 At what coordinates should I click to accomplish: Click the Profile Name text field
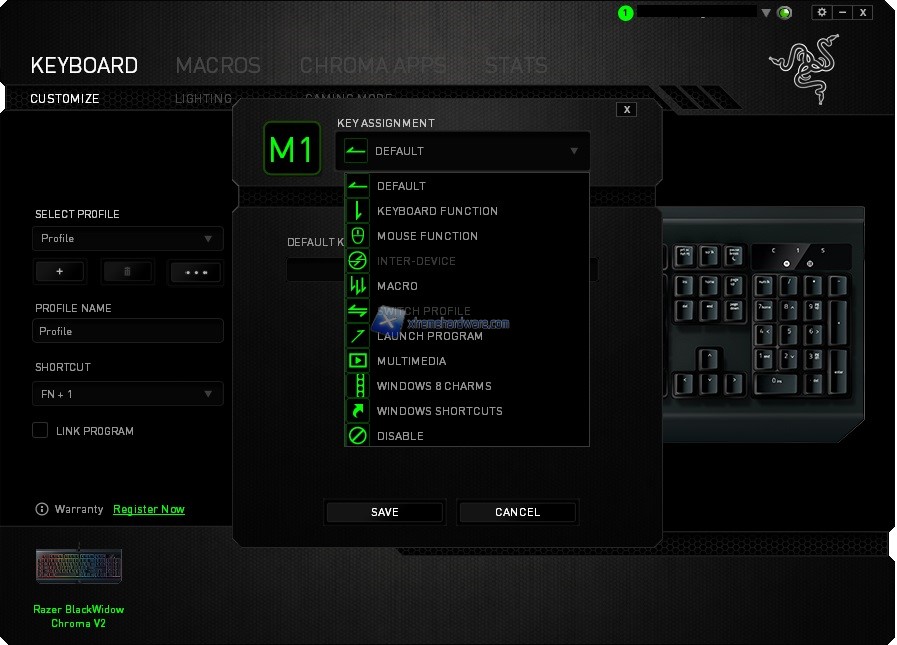click(x=128, y=331)
